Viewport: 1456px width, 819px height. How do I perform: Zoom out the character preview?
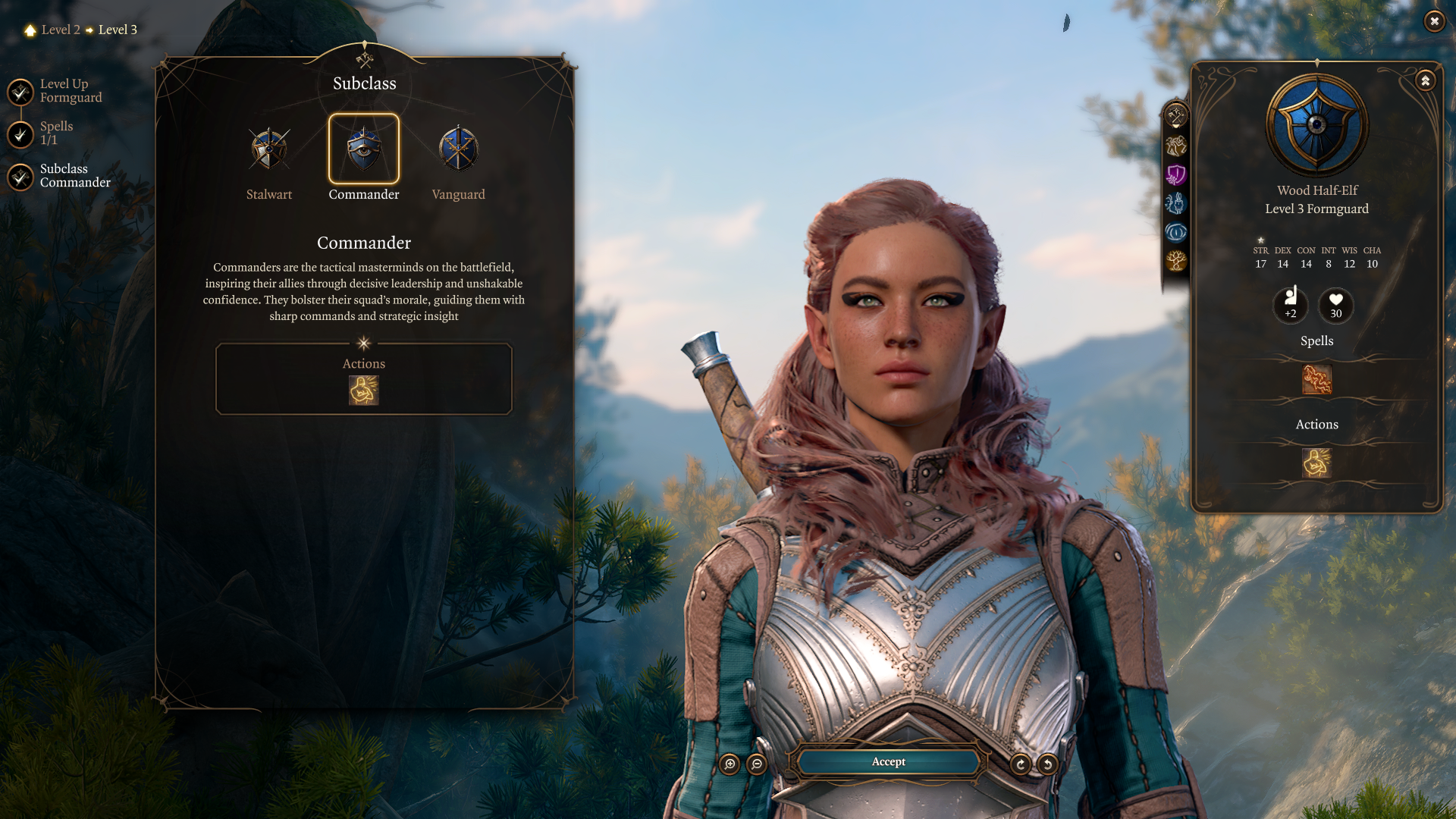click(x=757, y=764)
